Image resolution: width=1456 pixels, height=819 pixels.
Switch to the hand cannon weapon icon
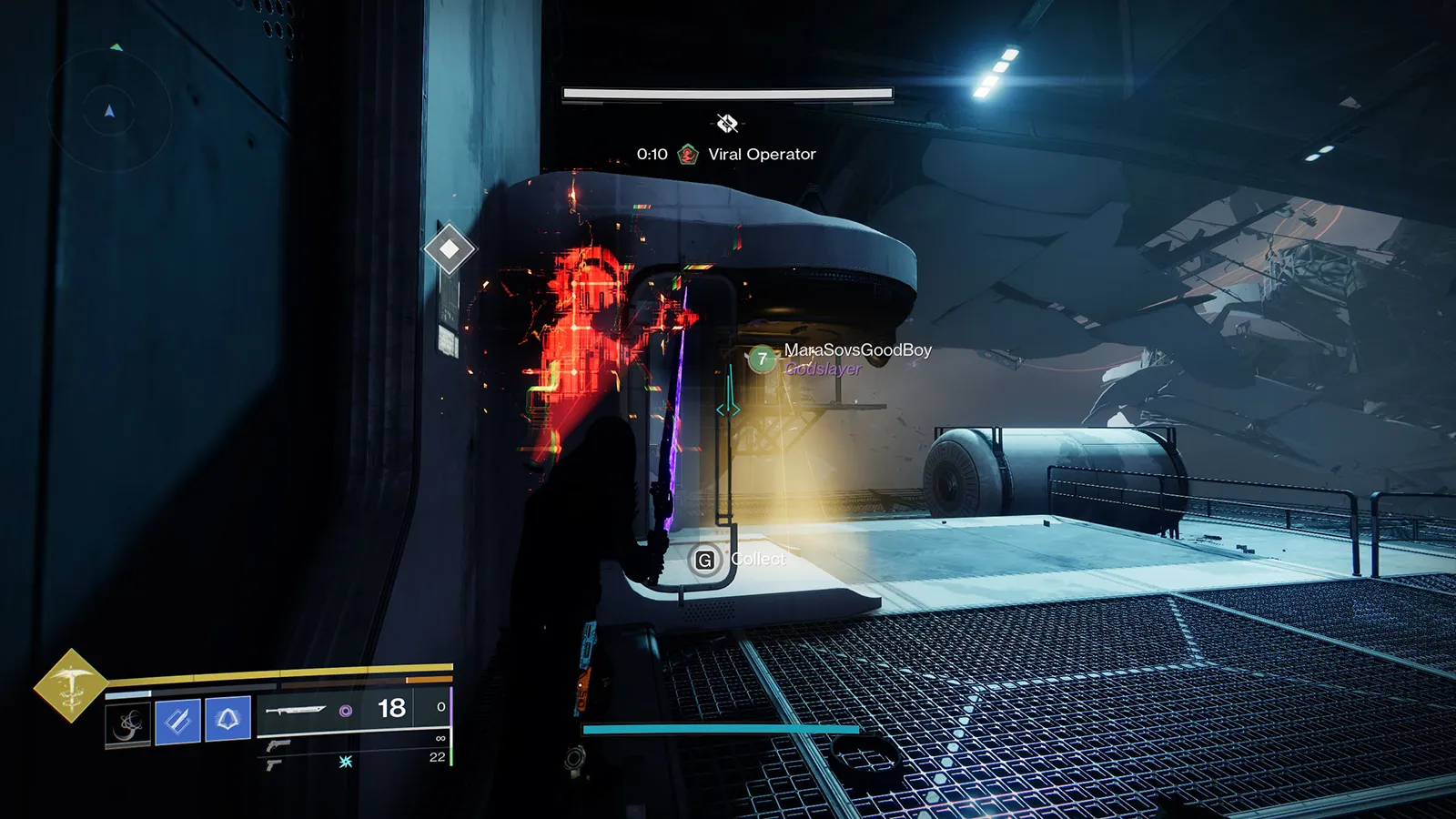click(278, 745)
